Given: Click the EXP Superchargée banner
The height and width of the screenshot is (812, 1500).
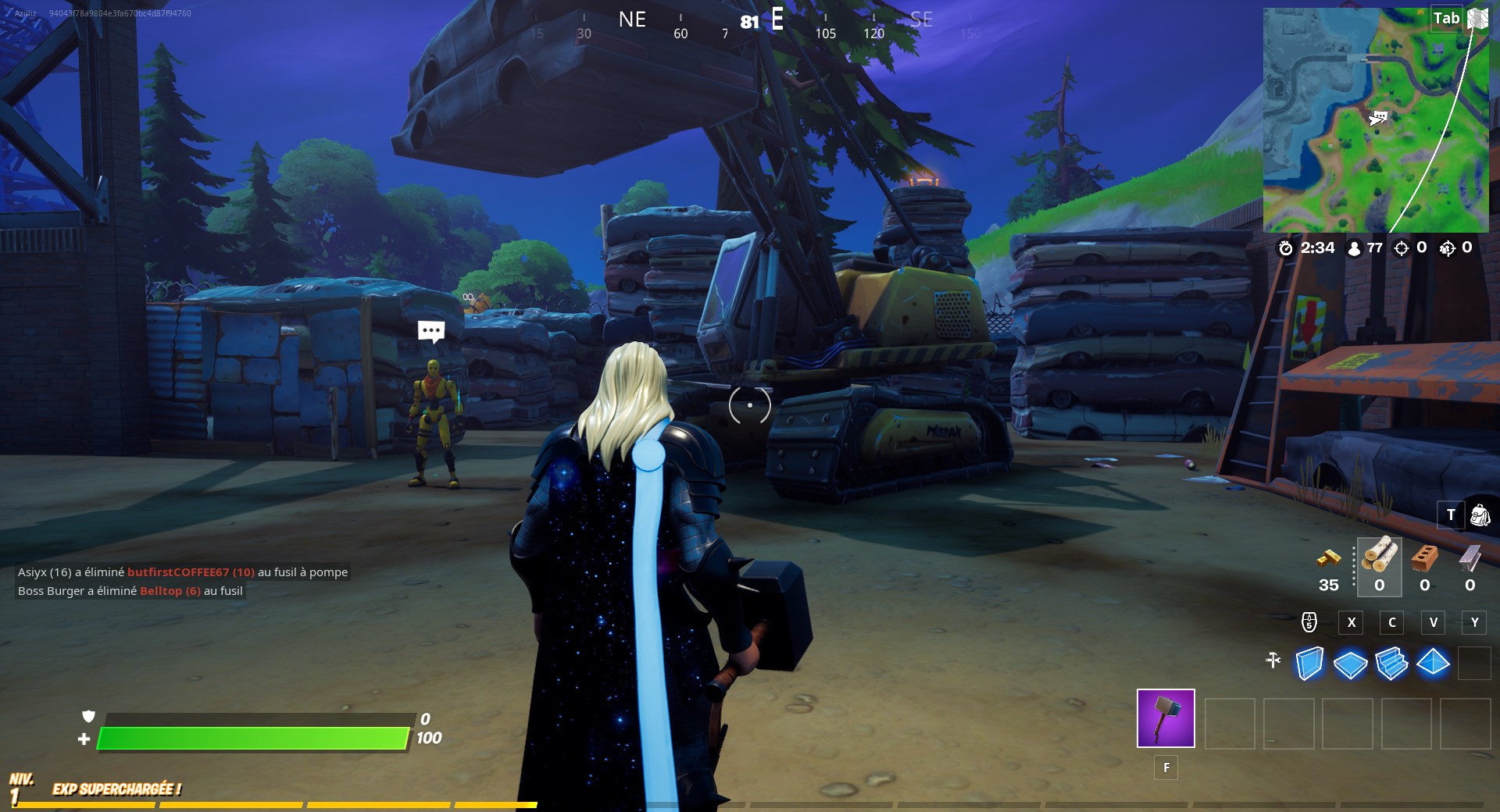Looking at the screenshot, I should (117, 789).
